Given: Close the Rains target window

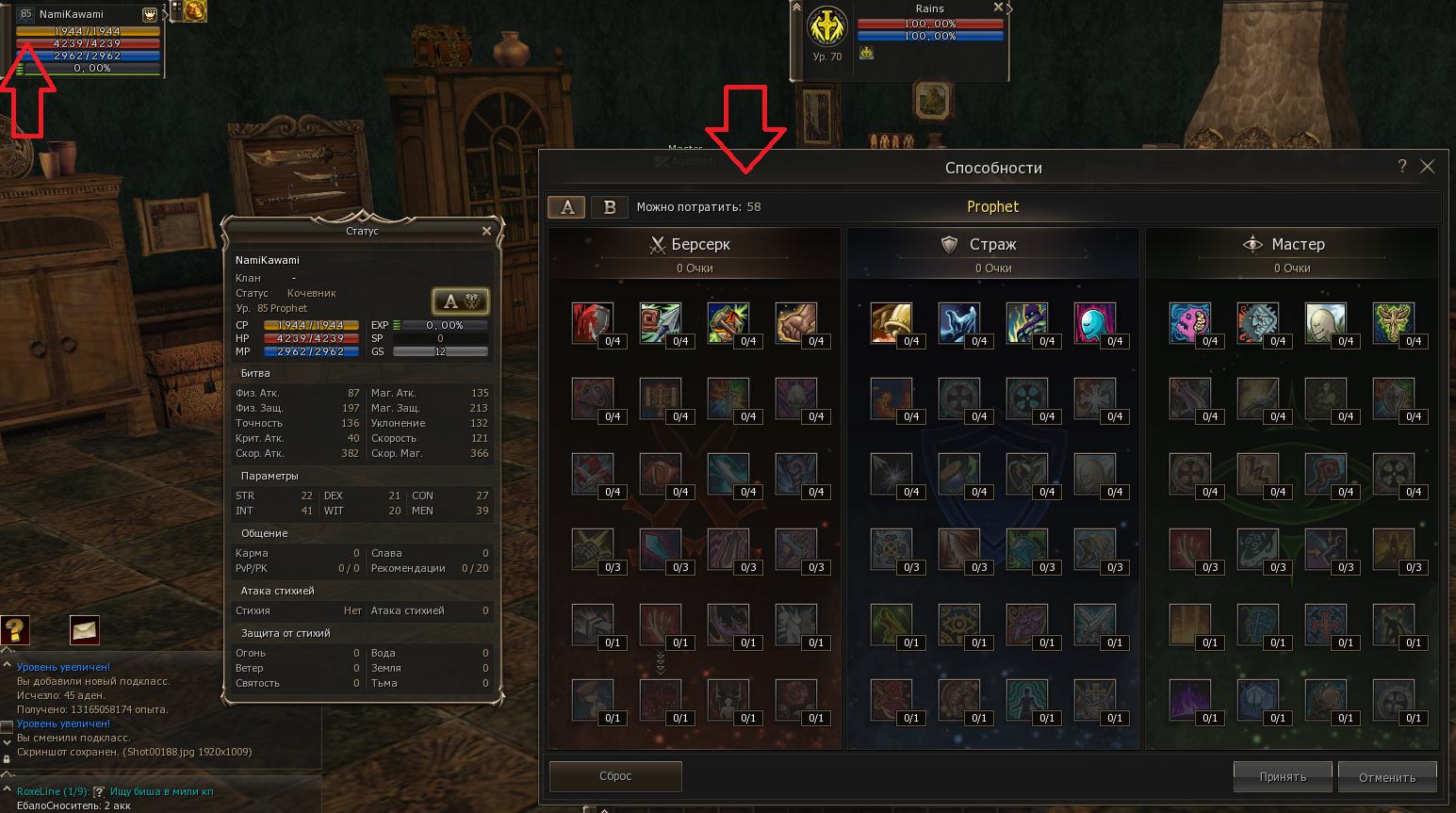Looking at the screenshot, I should (998, 8).
